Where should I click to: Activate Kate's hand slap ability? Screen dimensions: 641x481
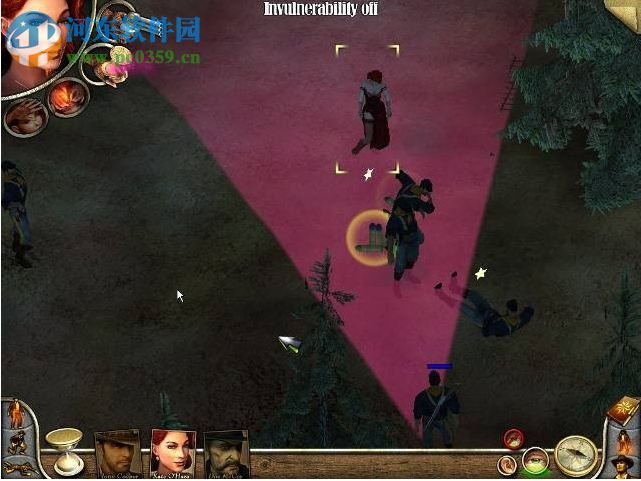[x=24, y=116]
